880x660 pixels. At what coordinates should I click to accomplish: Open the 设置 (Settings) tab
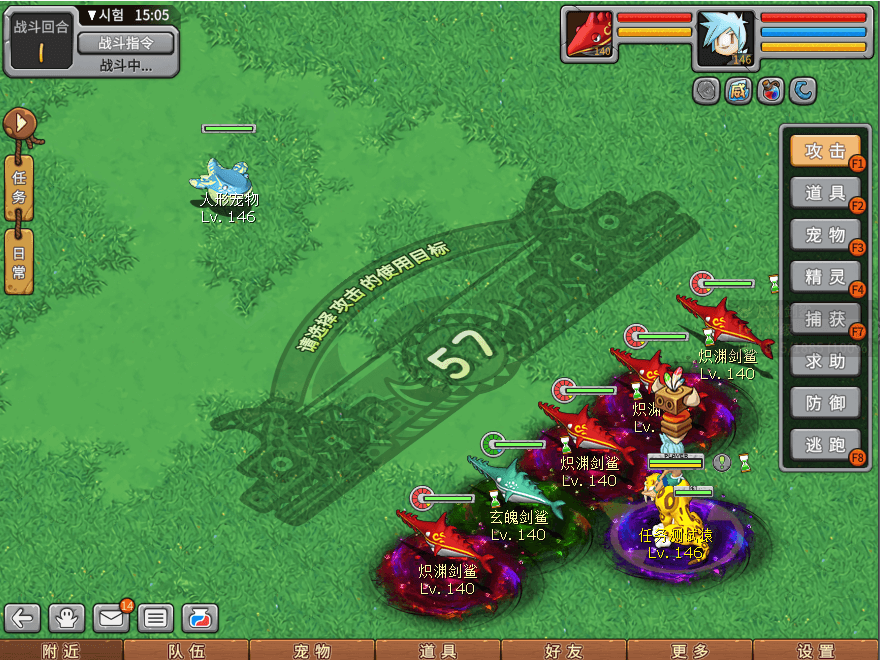[x=815, y=651]
